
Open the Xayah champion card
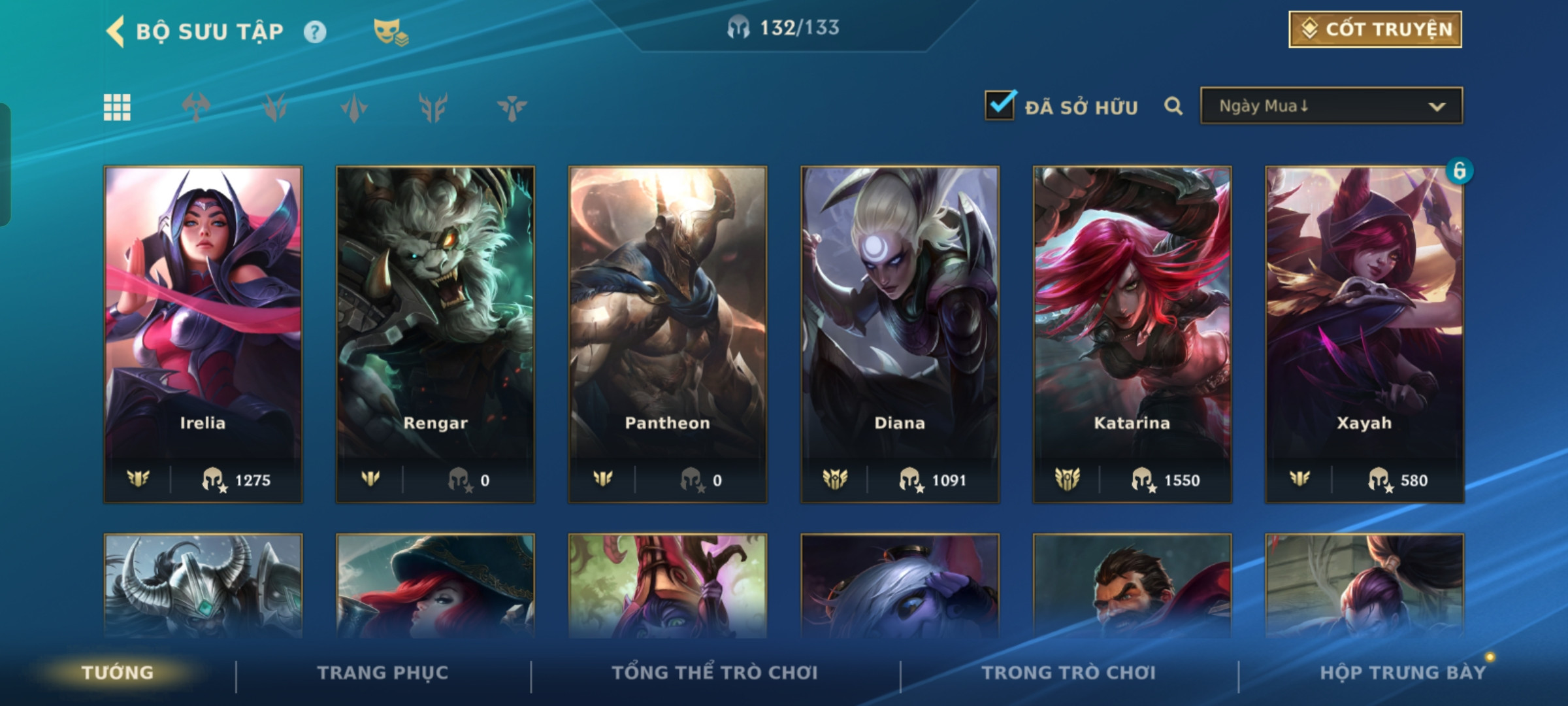click(x=1364, y=333)
